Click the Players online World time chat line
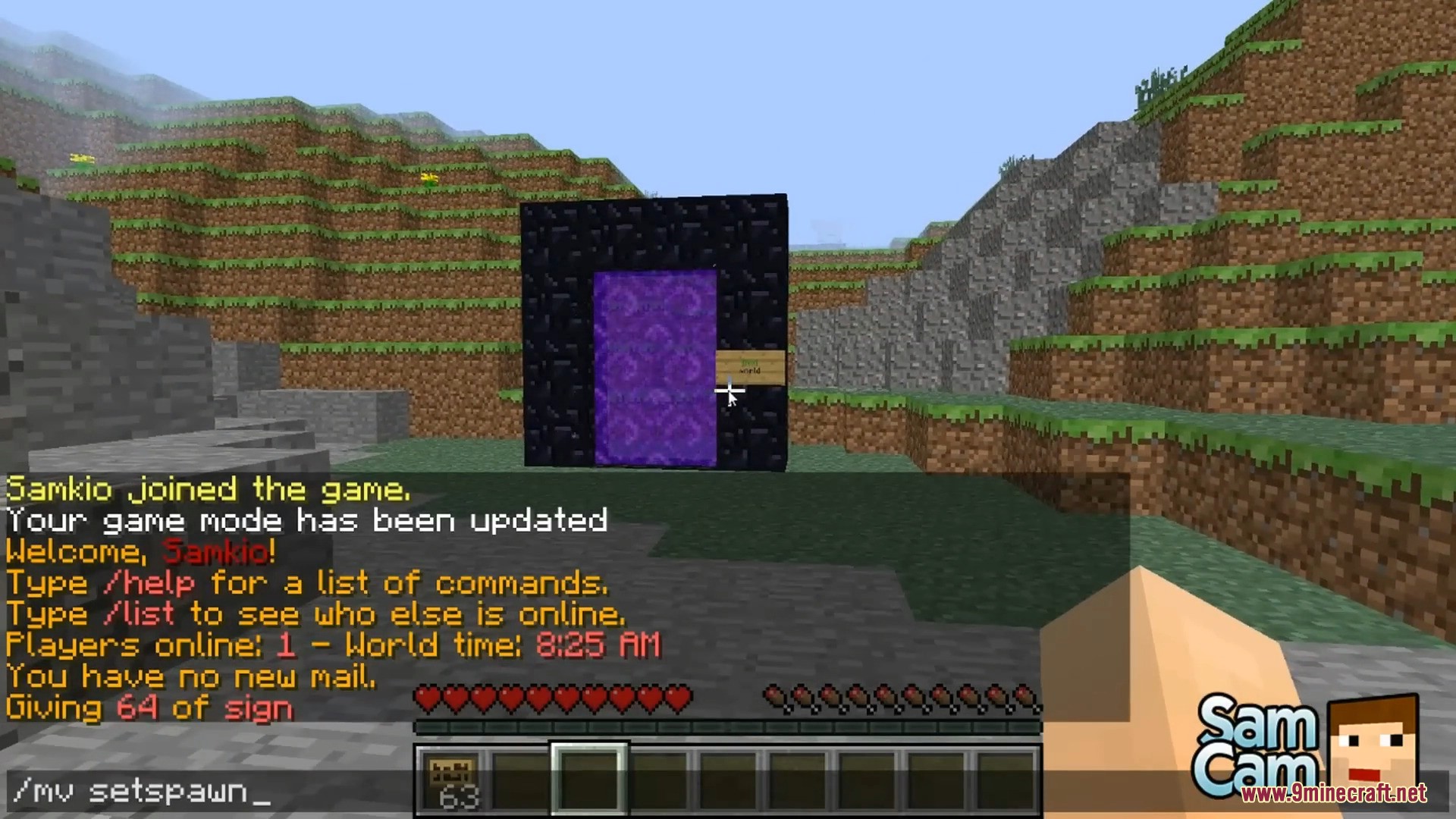 pyautogui.click(x=331, y=645)
